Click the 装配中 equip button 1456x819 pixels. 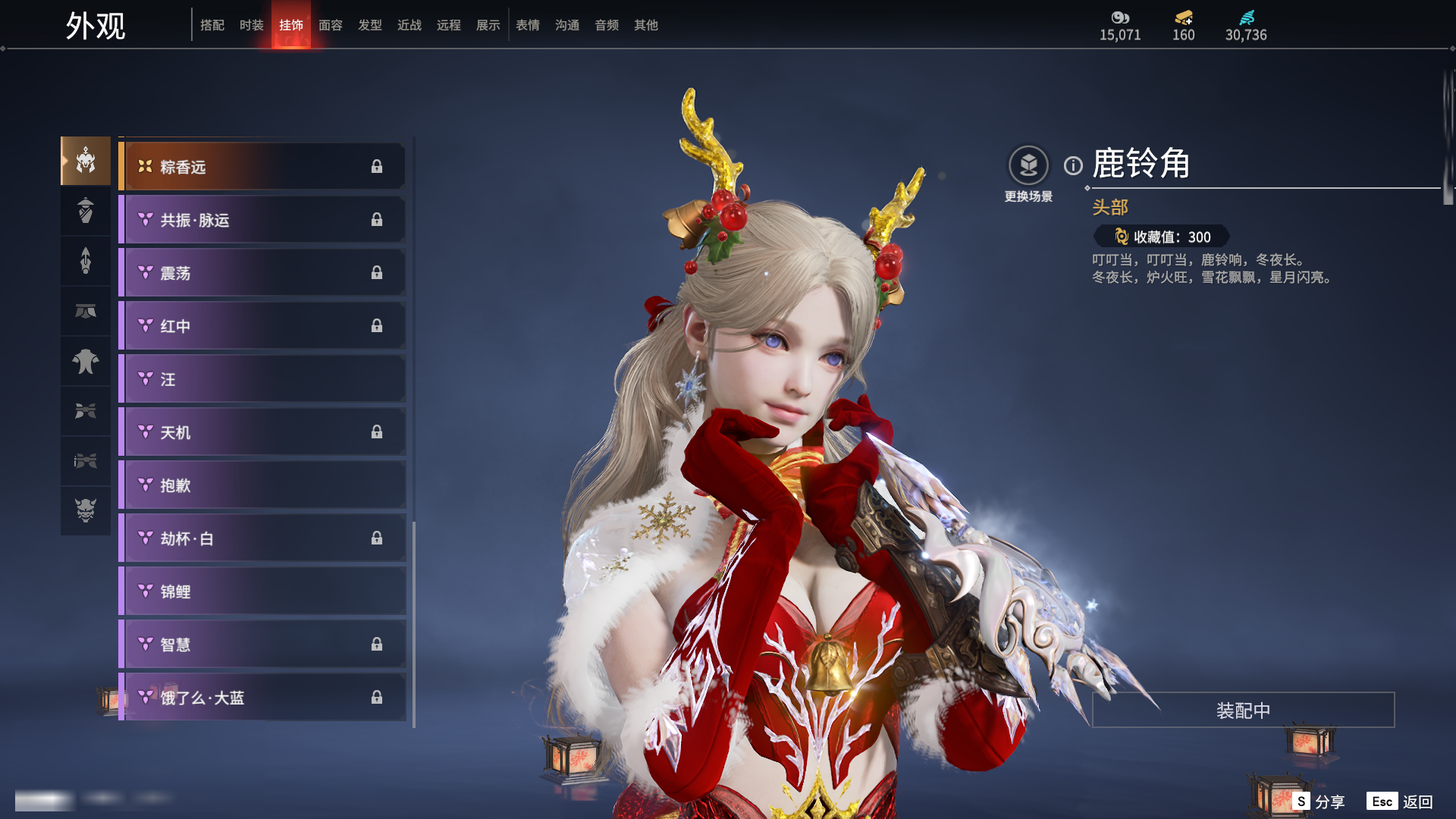tap(1243, 710)
